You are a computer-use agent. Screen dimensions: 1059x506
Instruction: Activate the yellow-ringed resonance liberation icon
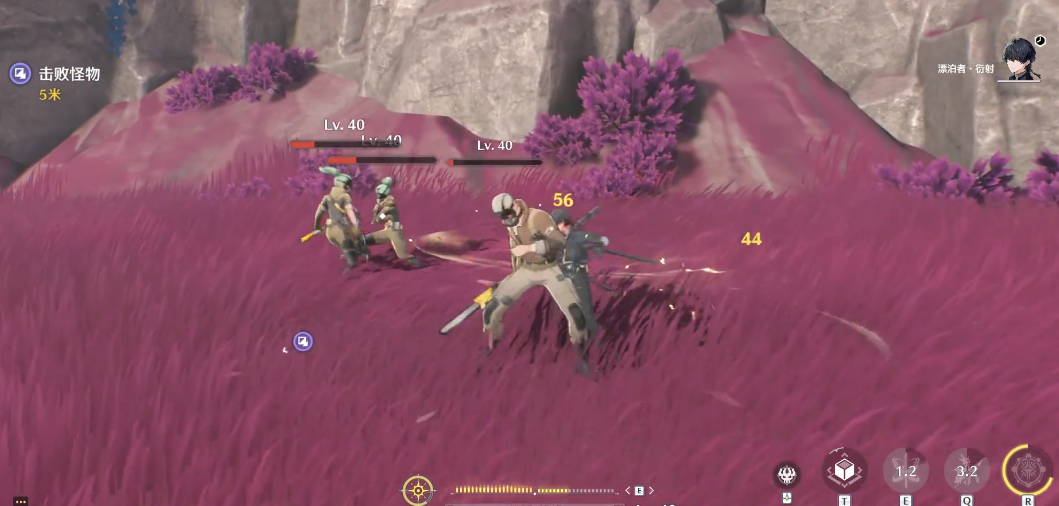pyautogui.click(x=1027, y=470)
